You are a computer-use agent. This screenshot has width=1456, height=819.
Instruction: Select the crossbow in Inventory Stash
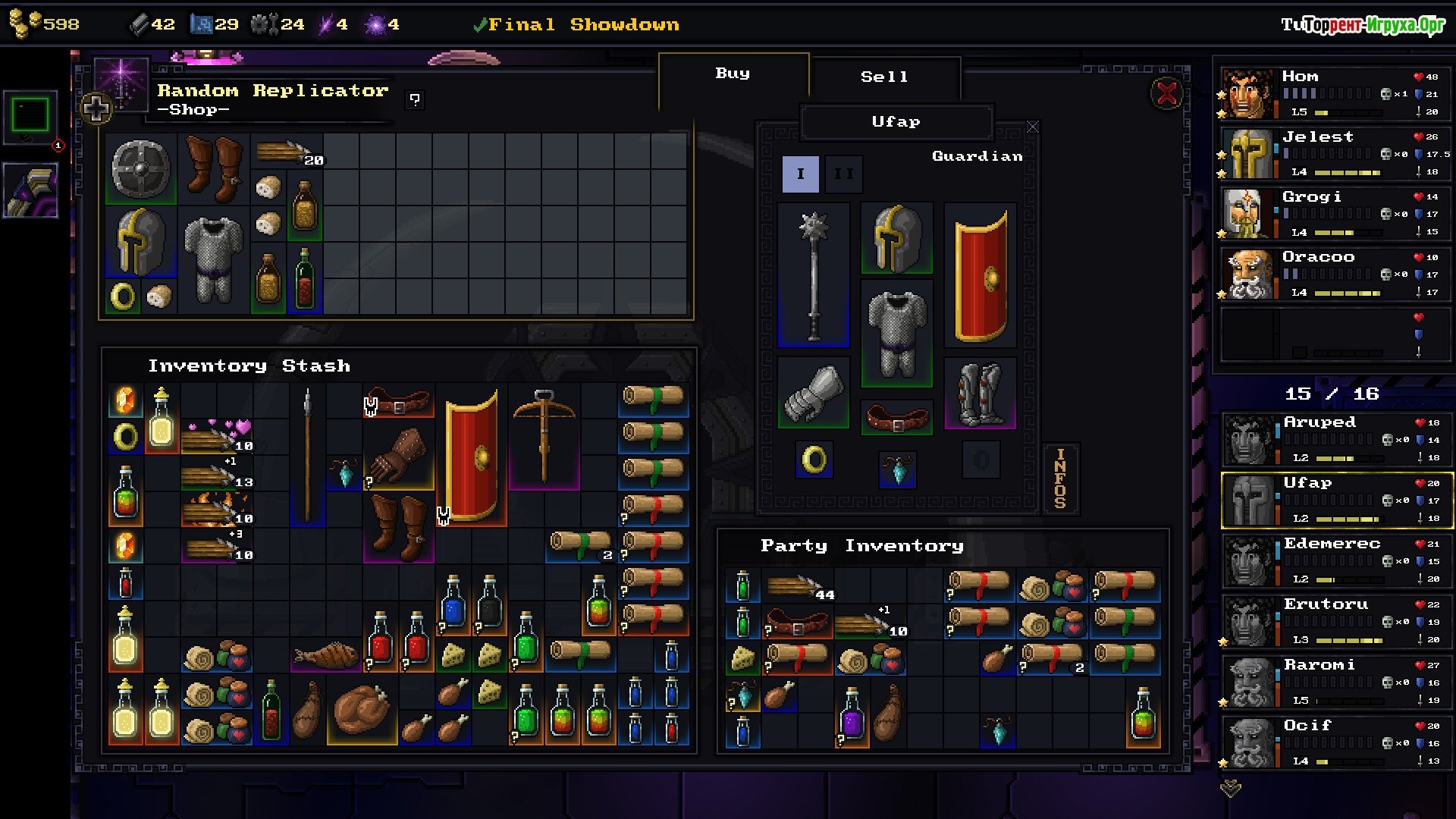click(544, 436)
